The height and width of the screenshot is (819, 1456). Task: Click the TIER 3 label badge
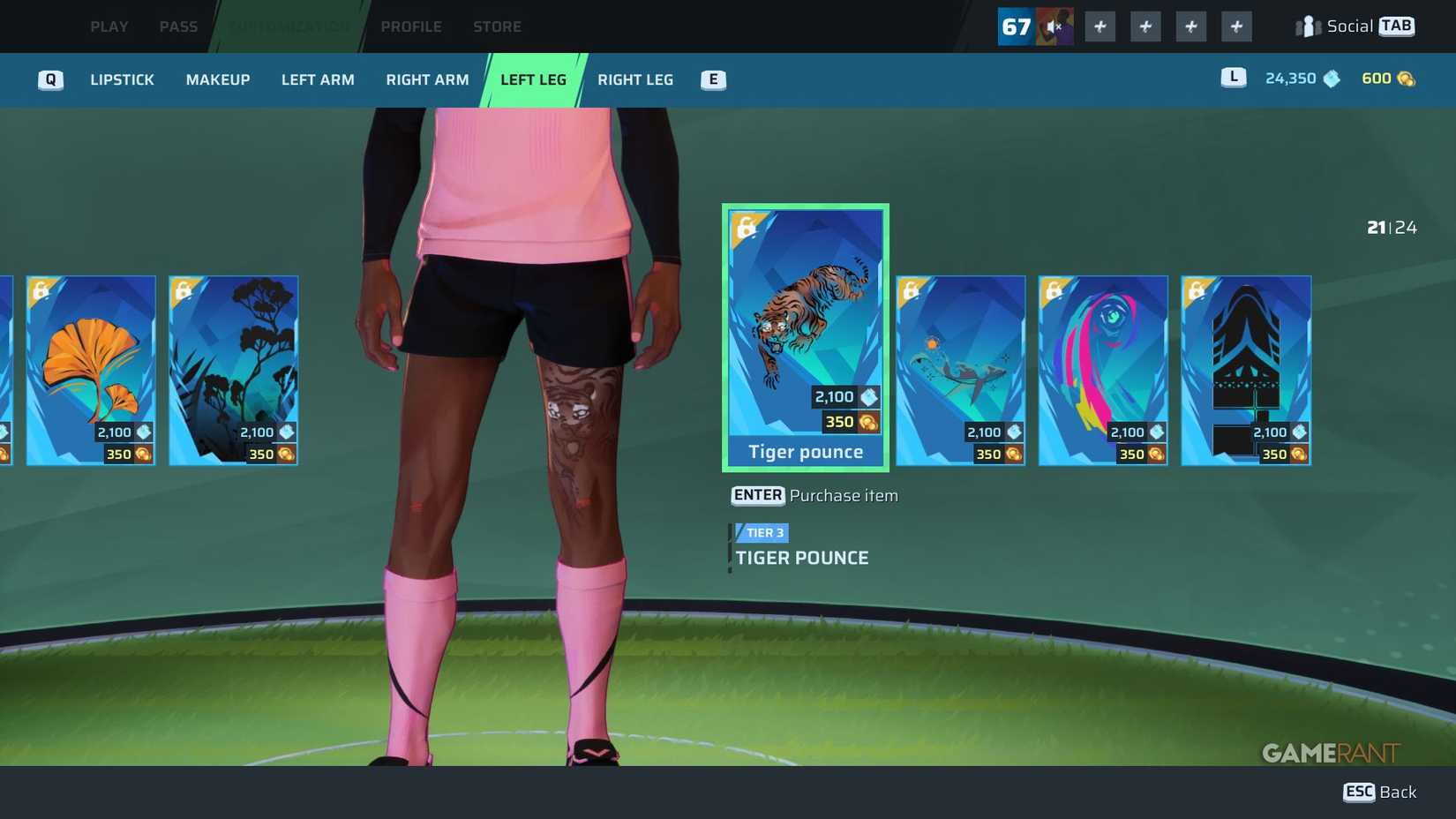pos(761,532)
